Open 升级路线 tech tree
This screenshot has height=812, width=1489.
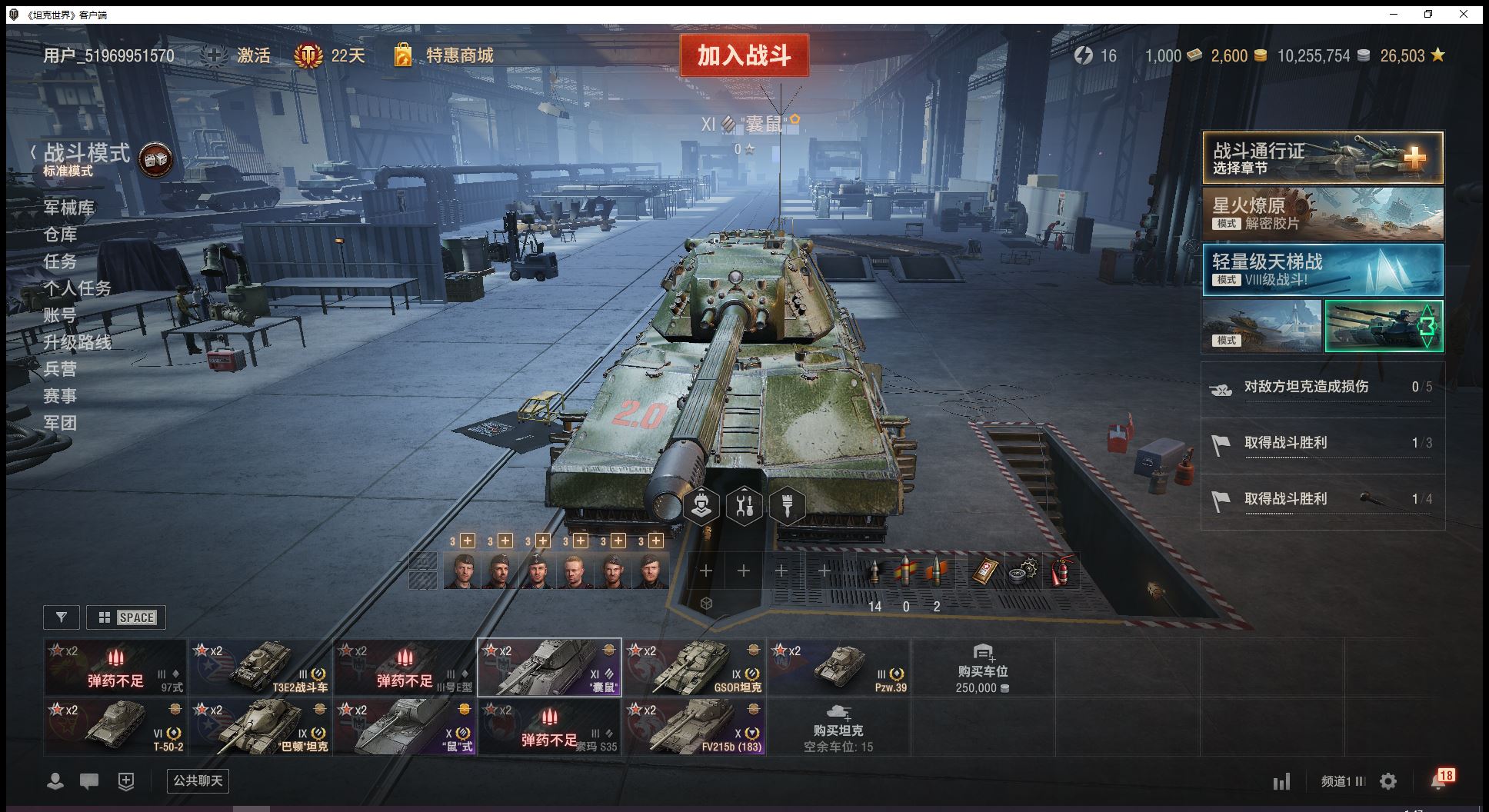[x=77, y=342]
